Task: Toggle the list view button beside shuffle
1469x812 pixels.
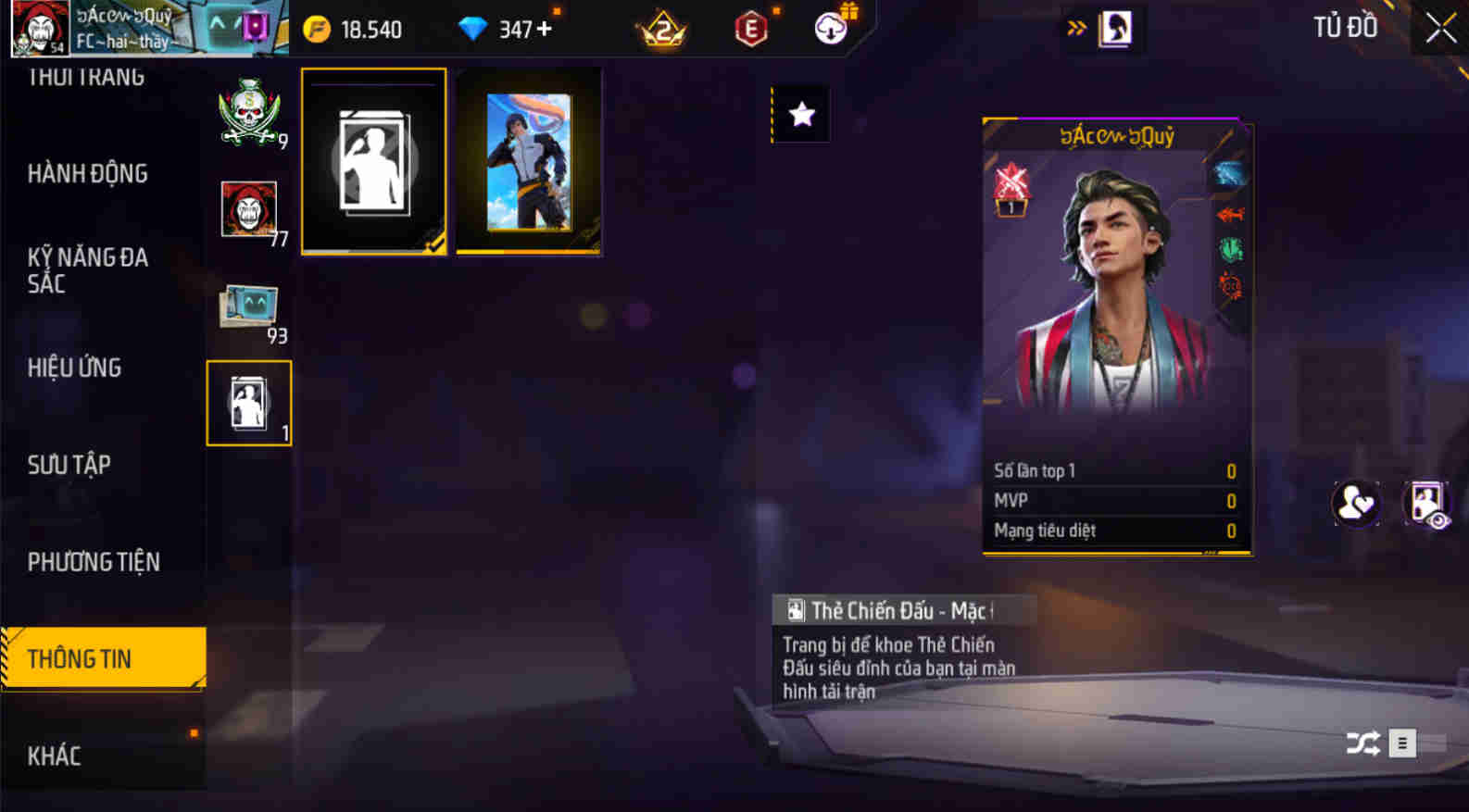Action: coord(1401,743)
